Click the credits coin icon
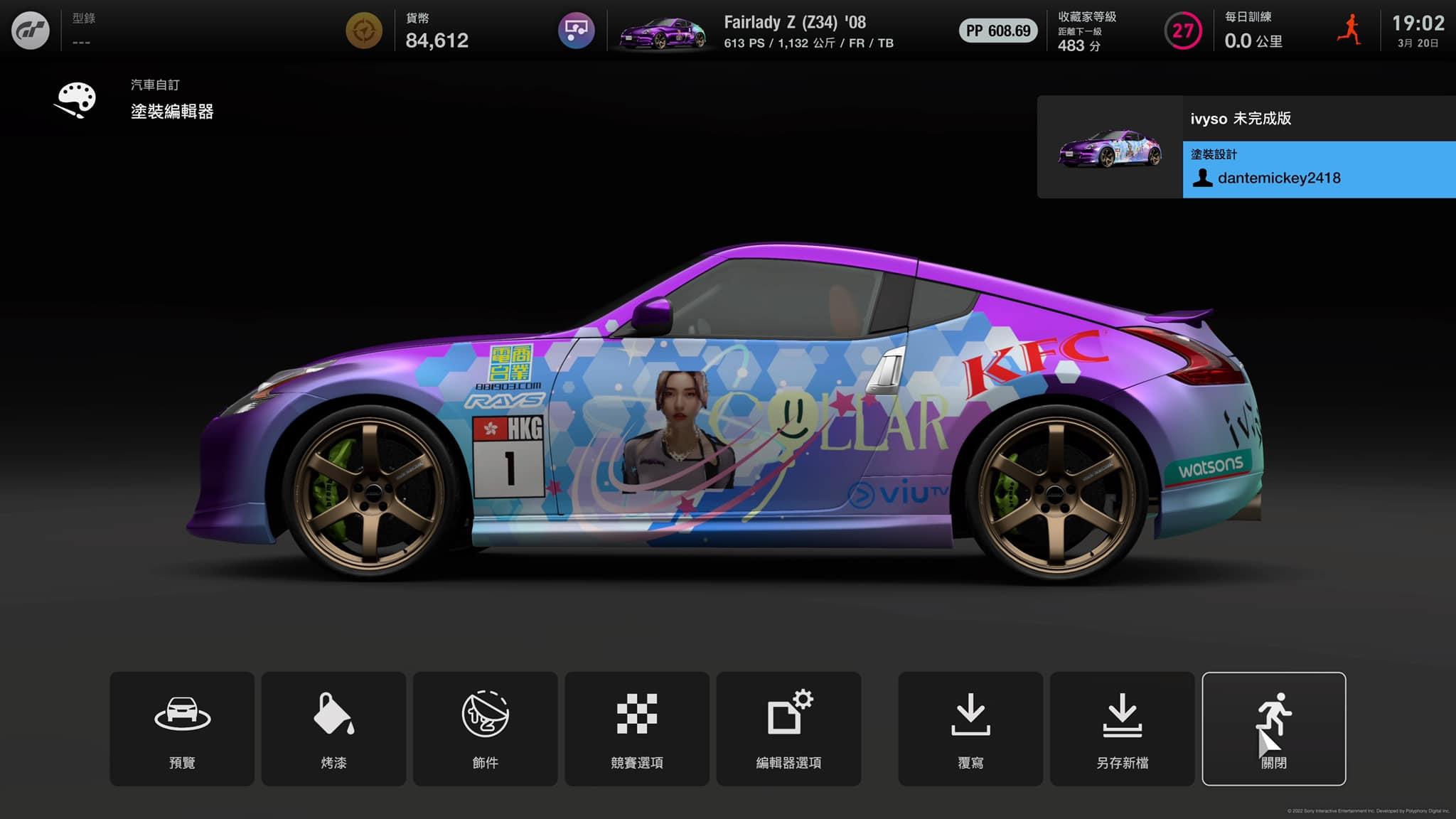Image resolution: width=1456 pixels, height=819 pixels. 364,31
